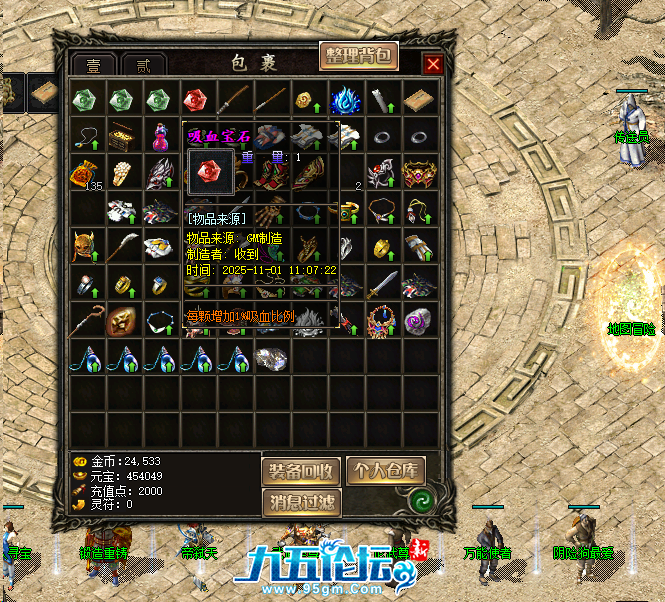665x602 pixels.
Task: Select the silver diamond pile slot
Action: pyautogui.click(x=269, y=357)
